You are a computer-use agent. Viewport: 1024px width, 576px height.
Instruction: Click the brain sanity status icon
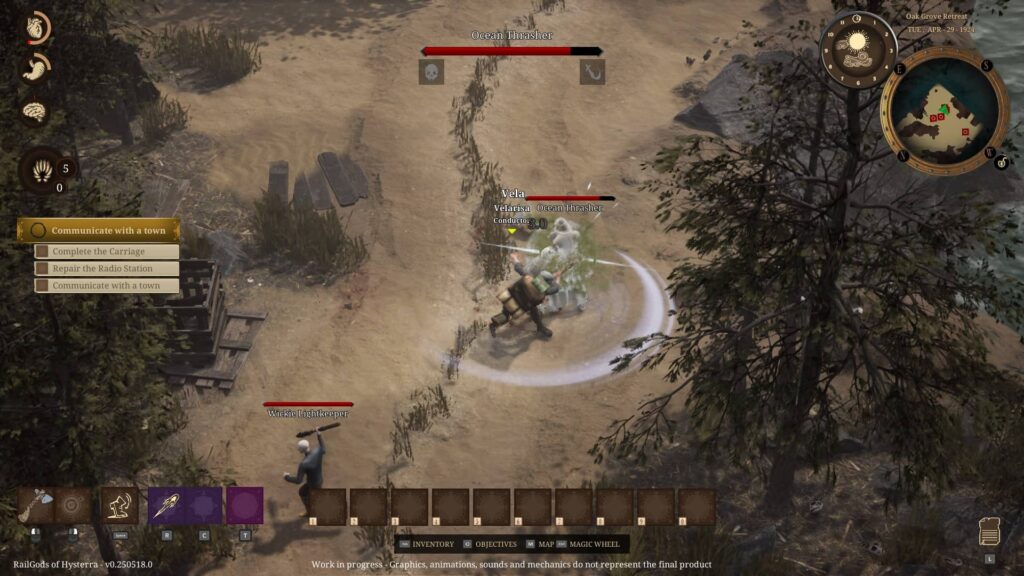point(36,111)
